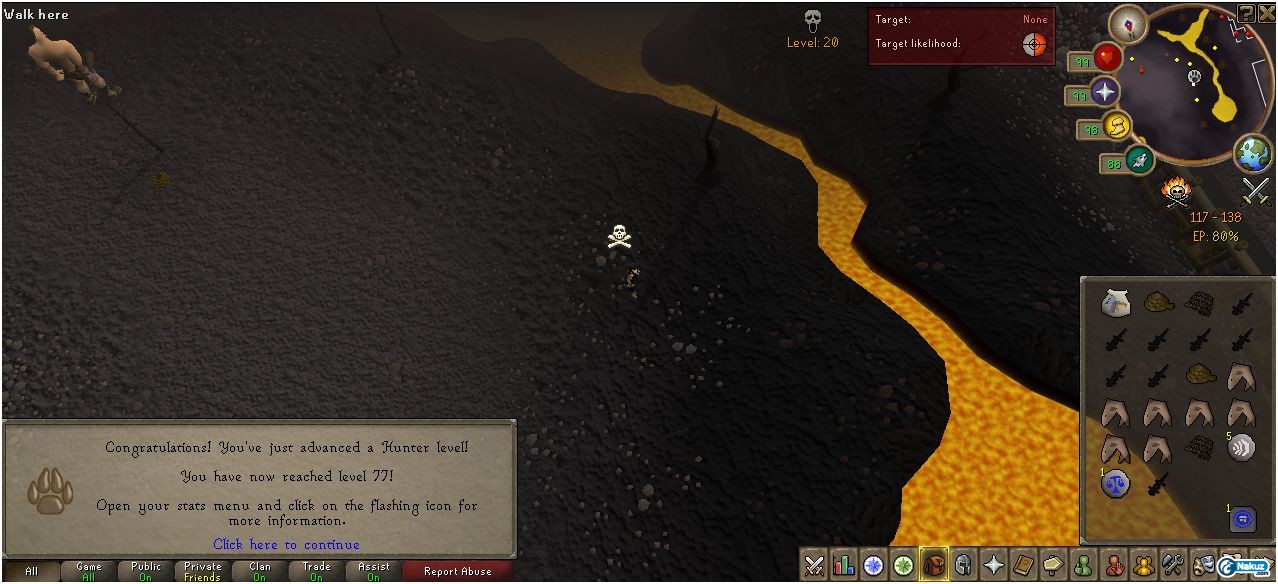This screenshot has height=584, width=1278.
Task: Open the combat styles crossed-swords tab
Action: coord(815,565)
